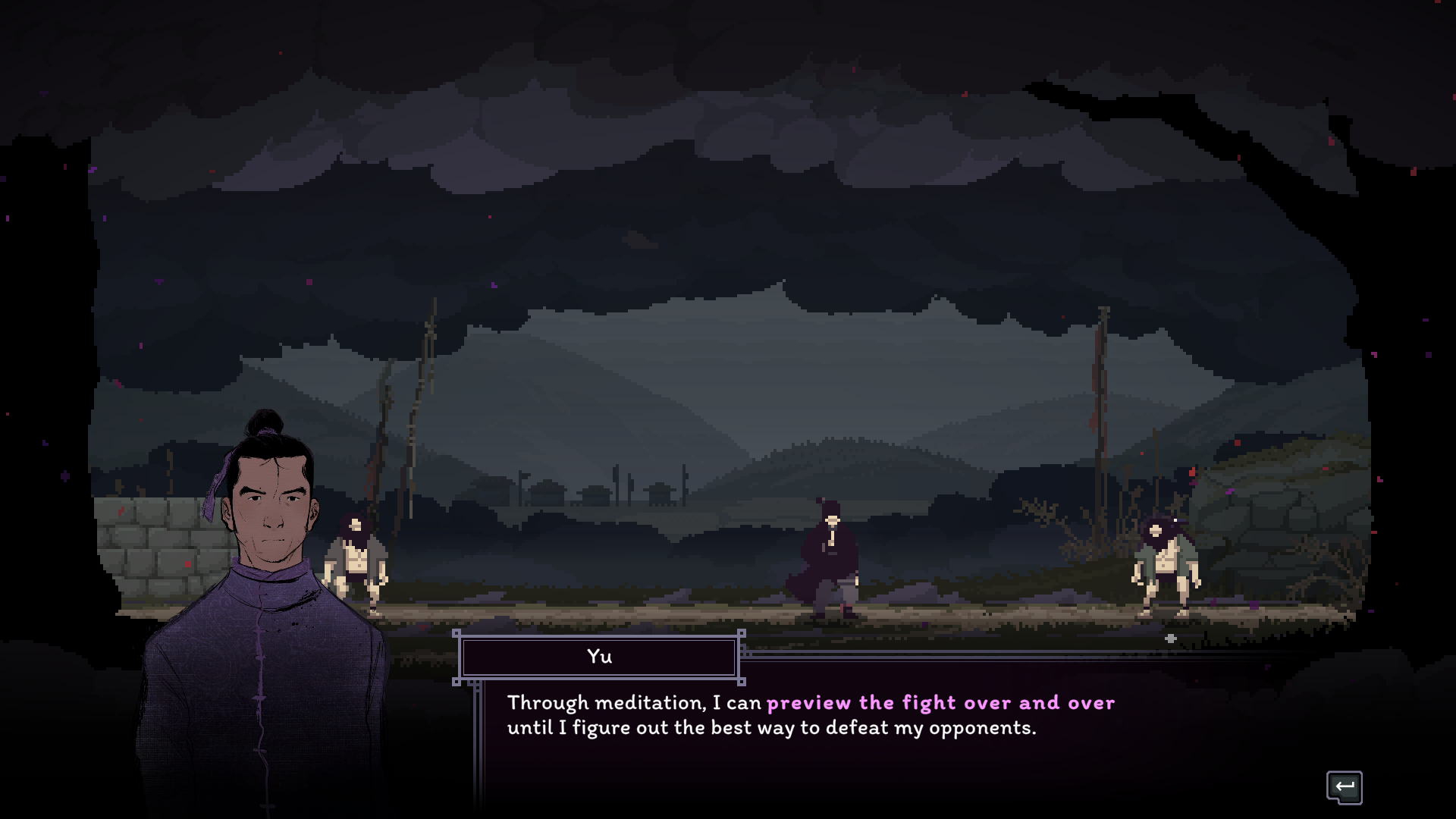Advance the dialogue with the return-arrow button

click(x=1344, y=787)
